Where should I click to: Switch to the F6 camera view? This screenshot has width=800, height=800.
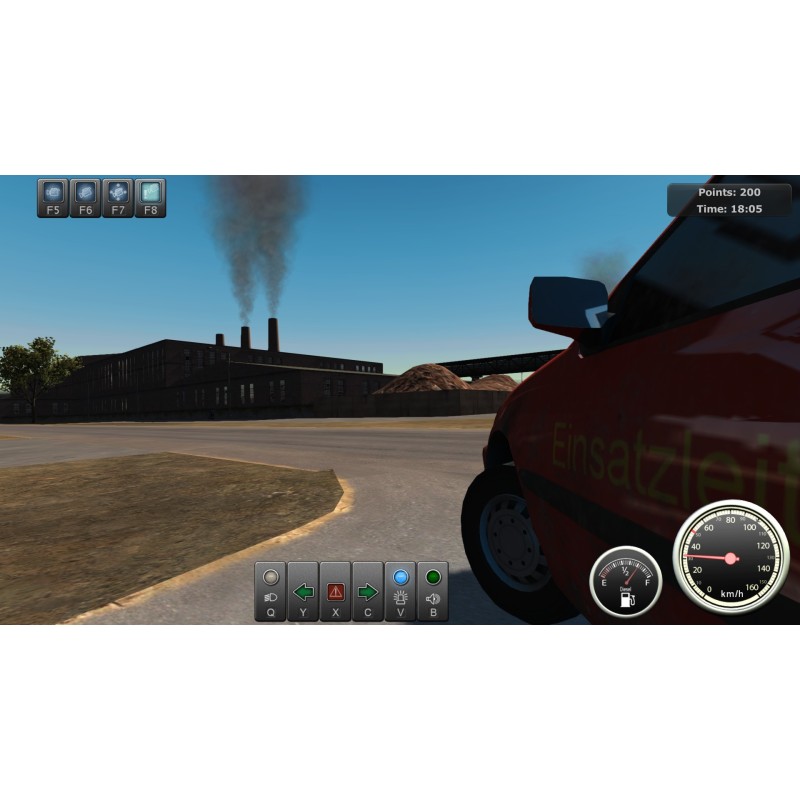[x=86, y=197]
